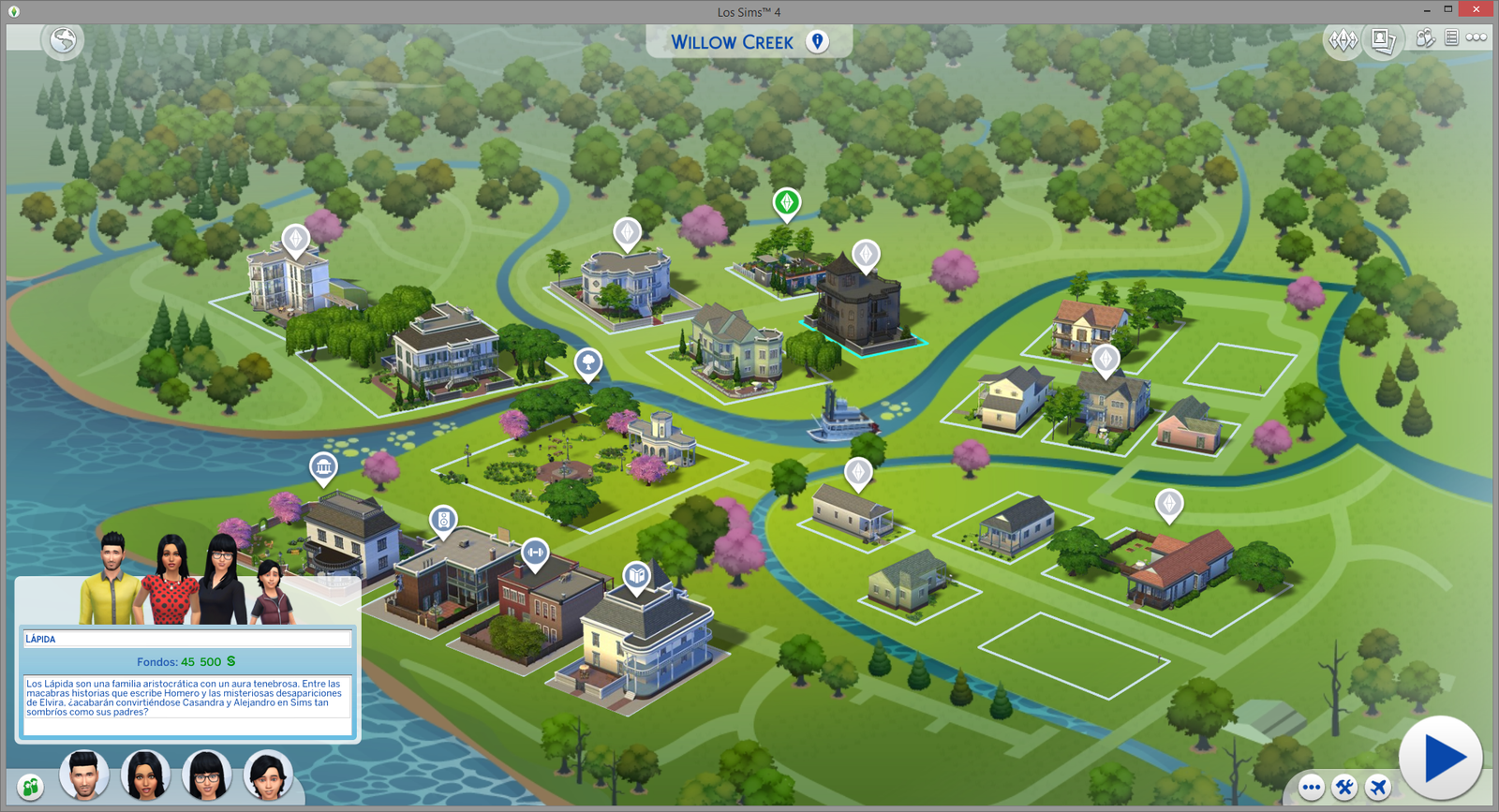Open the world selection globe icon

[64, 40]
